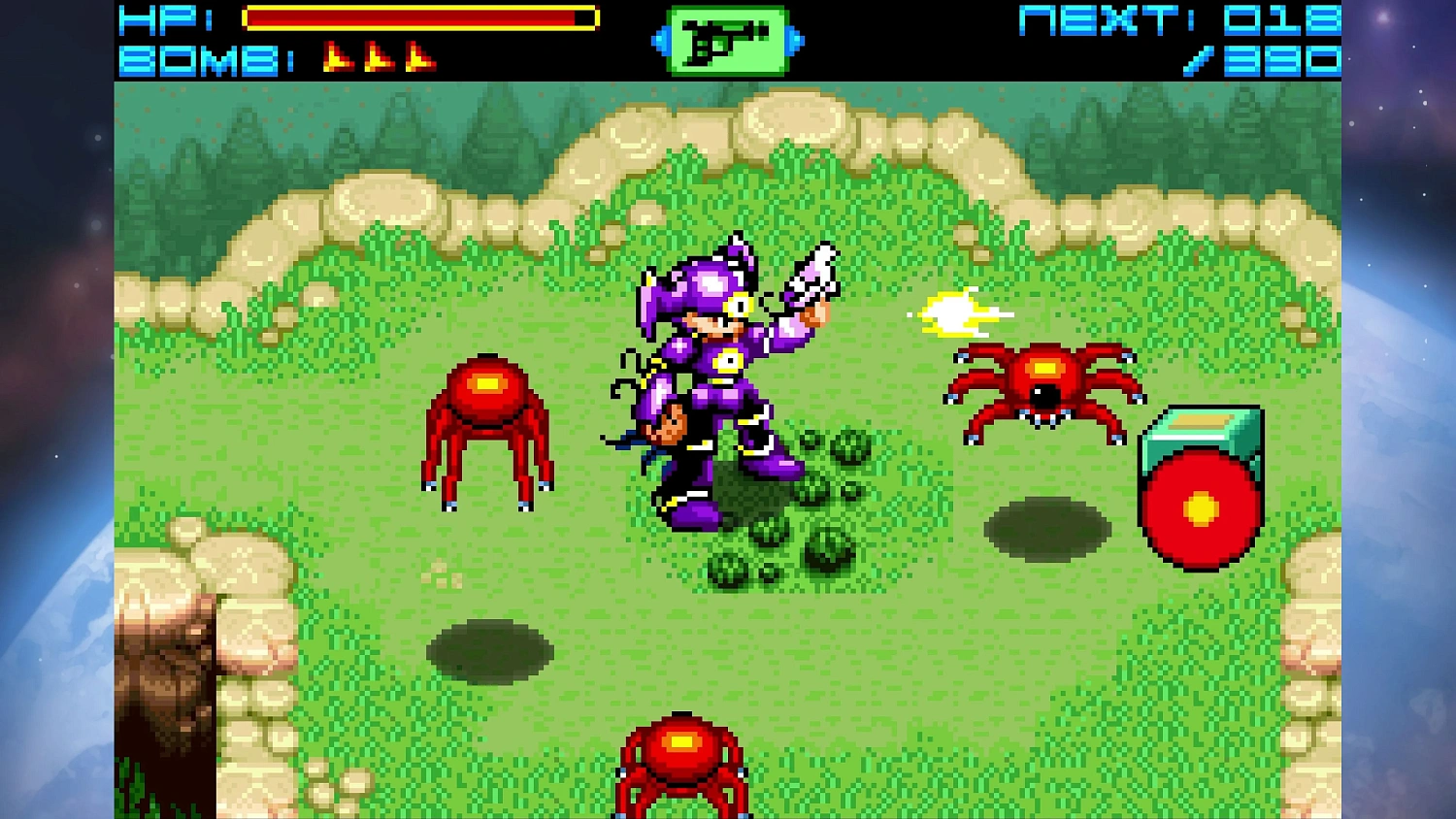Select the second bomb icon
The height and width of the screenshot is (819, 1456).
[382, 54]
